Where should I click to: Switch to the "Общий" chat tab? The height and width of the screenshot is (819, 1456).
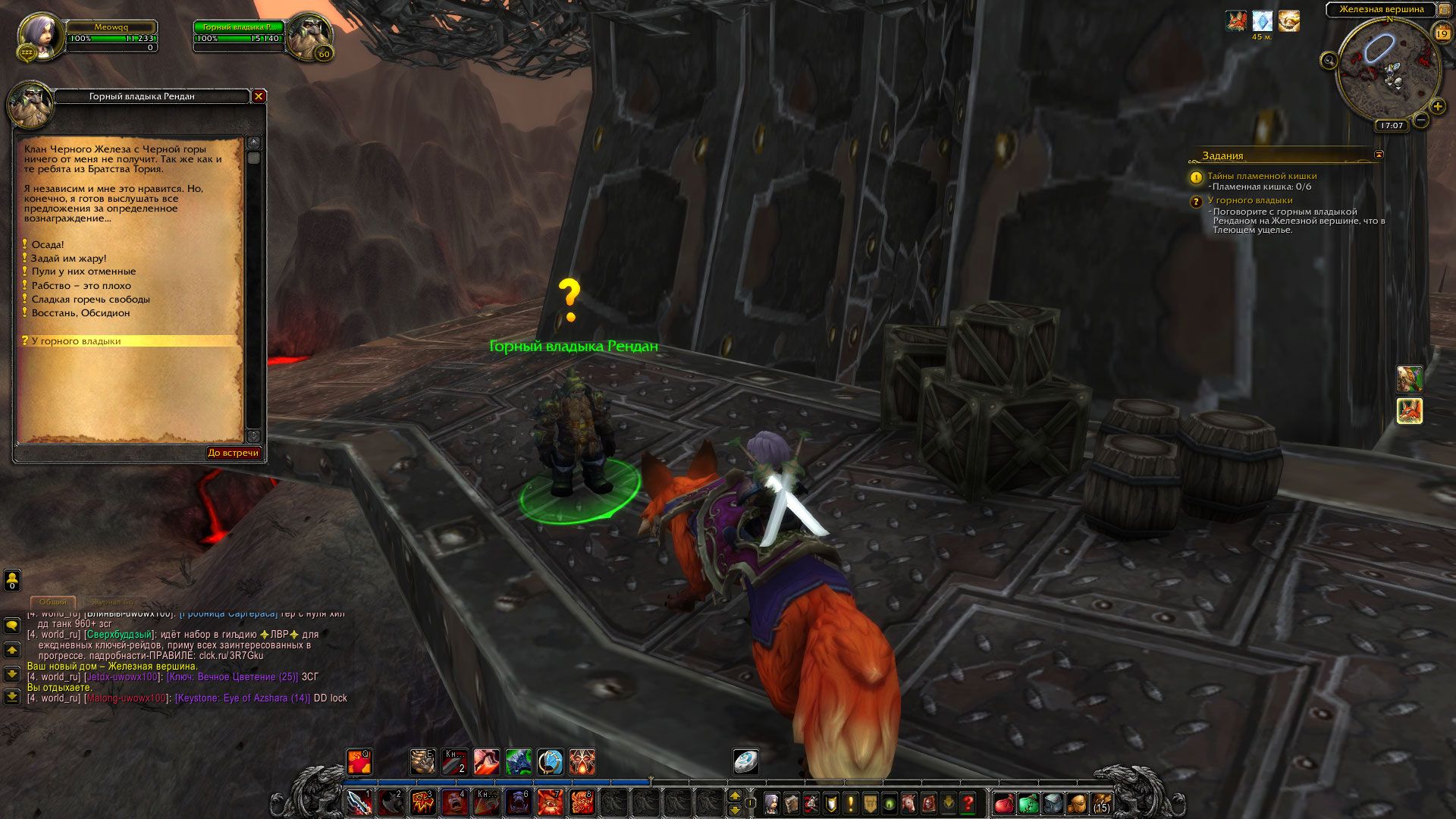pyautogui.click(x=53, y=602)
